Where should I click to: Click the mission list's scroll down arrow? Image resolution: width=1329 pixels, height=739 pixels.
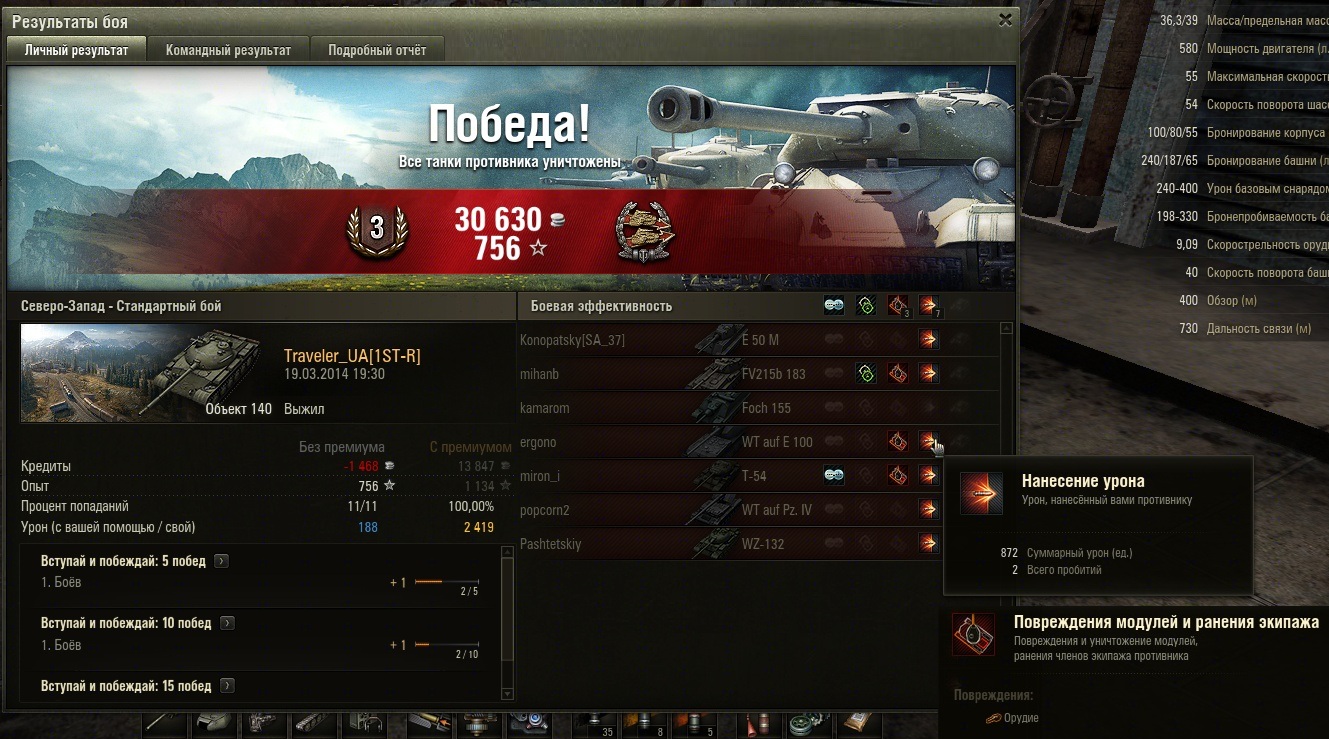(x=507, y=694)
